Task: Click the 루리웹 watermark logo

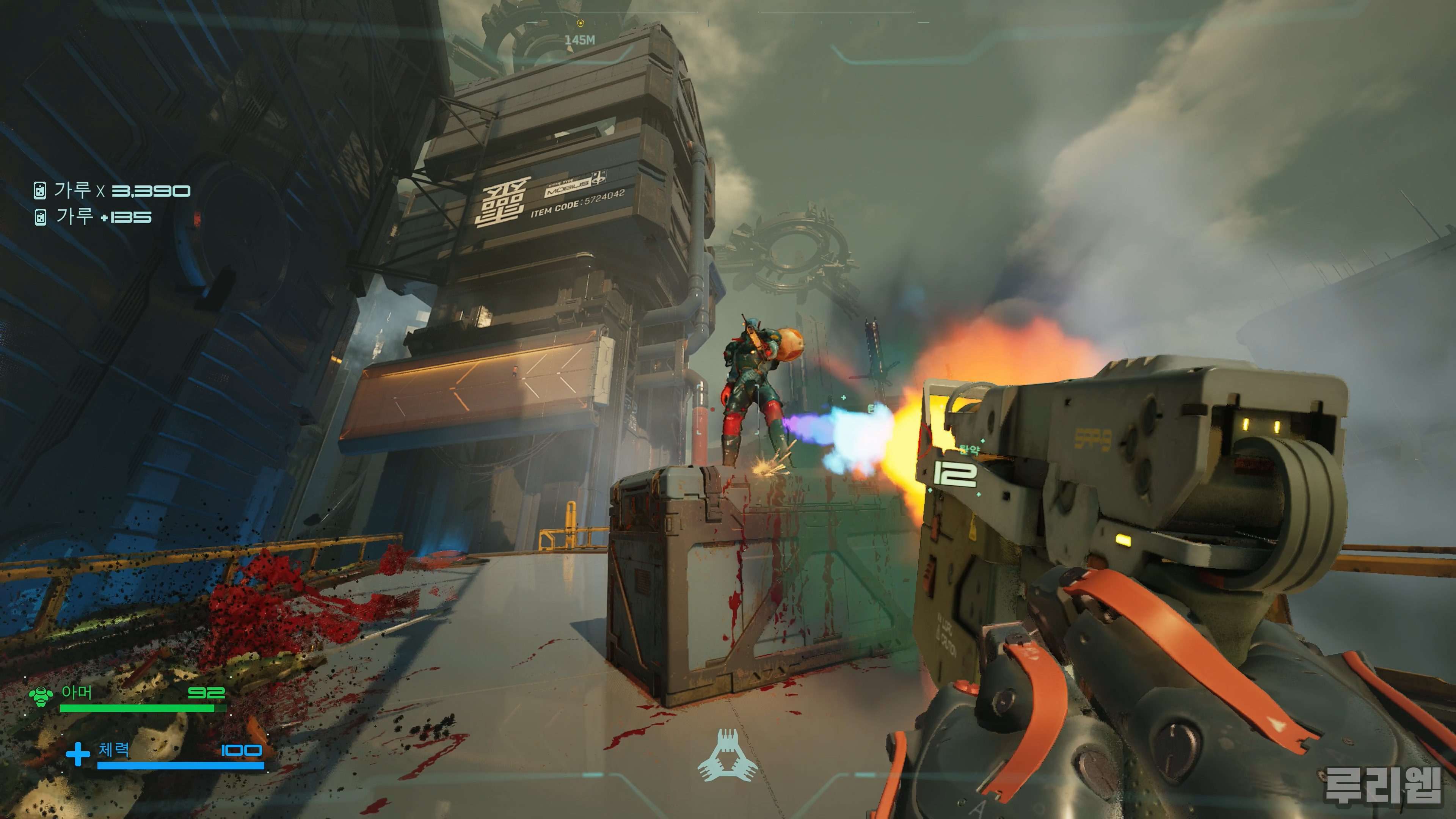Action: [x=1382, y=784]
